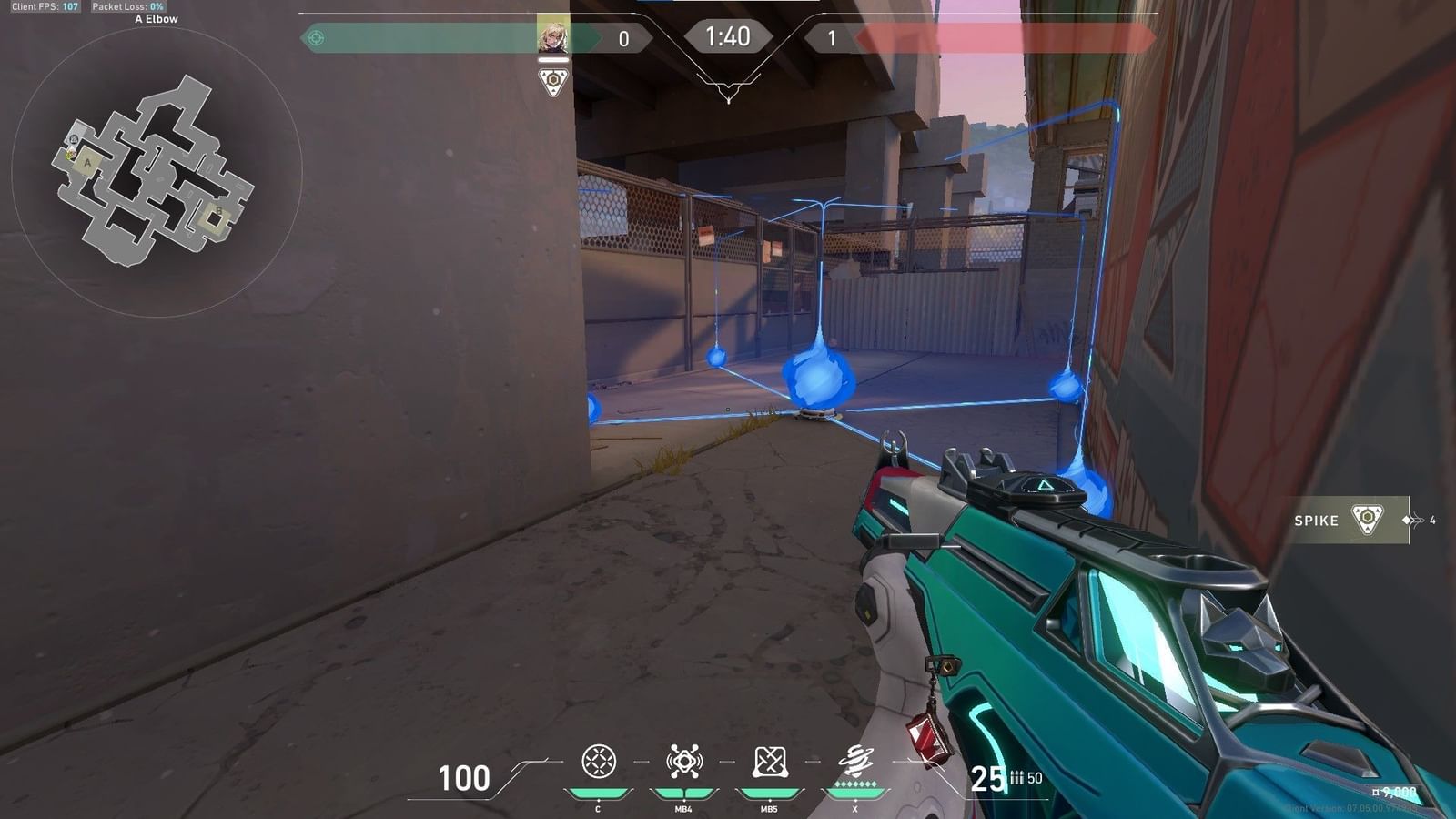Click the round timer showing 1:40
This screenshot has height=819, width=1456.
point(728,37)
